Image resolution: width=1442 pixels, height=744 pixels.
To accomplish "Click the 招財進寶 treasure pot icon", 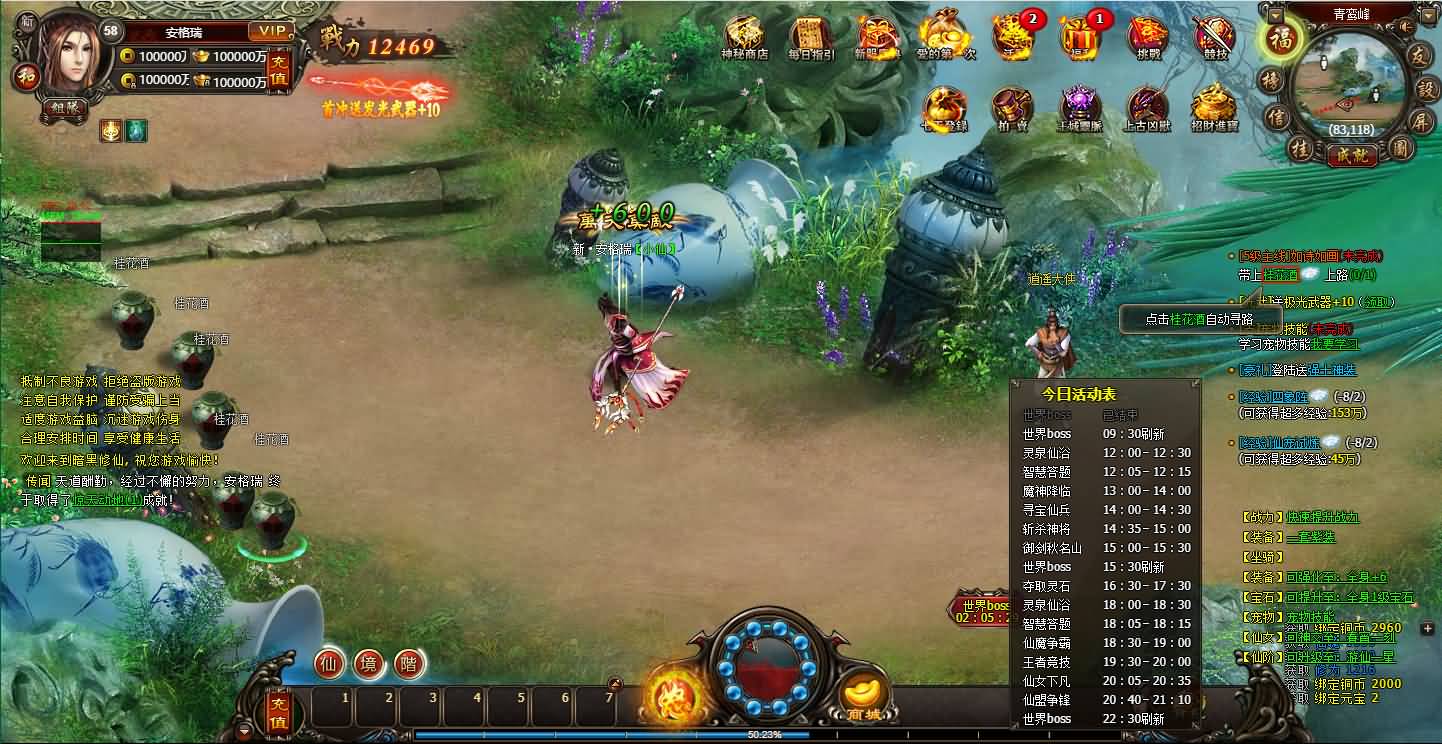I will click(1215, 105).
